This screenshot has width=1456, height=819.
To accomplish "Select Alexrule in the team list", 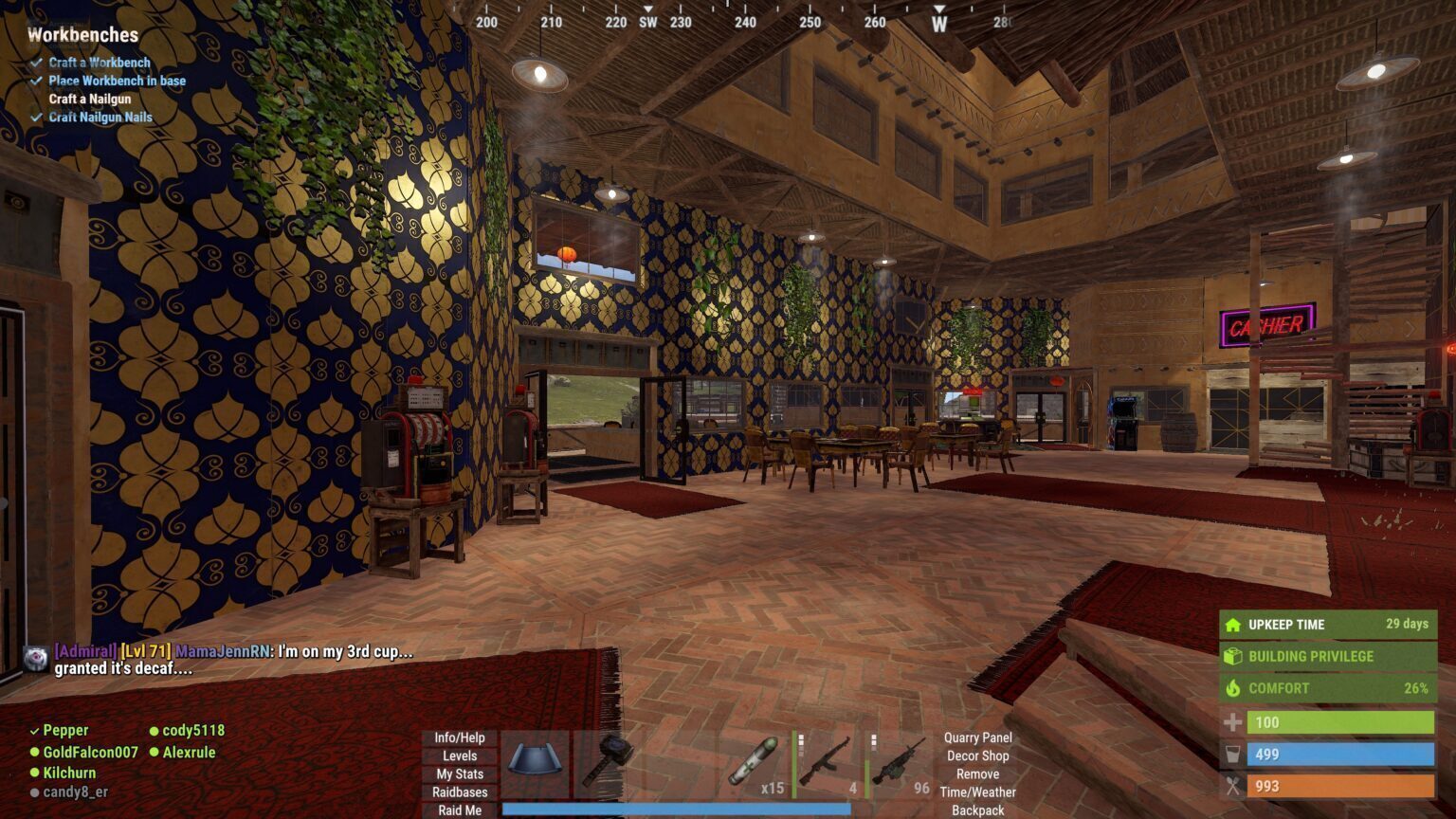I will click(189, 752).
